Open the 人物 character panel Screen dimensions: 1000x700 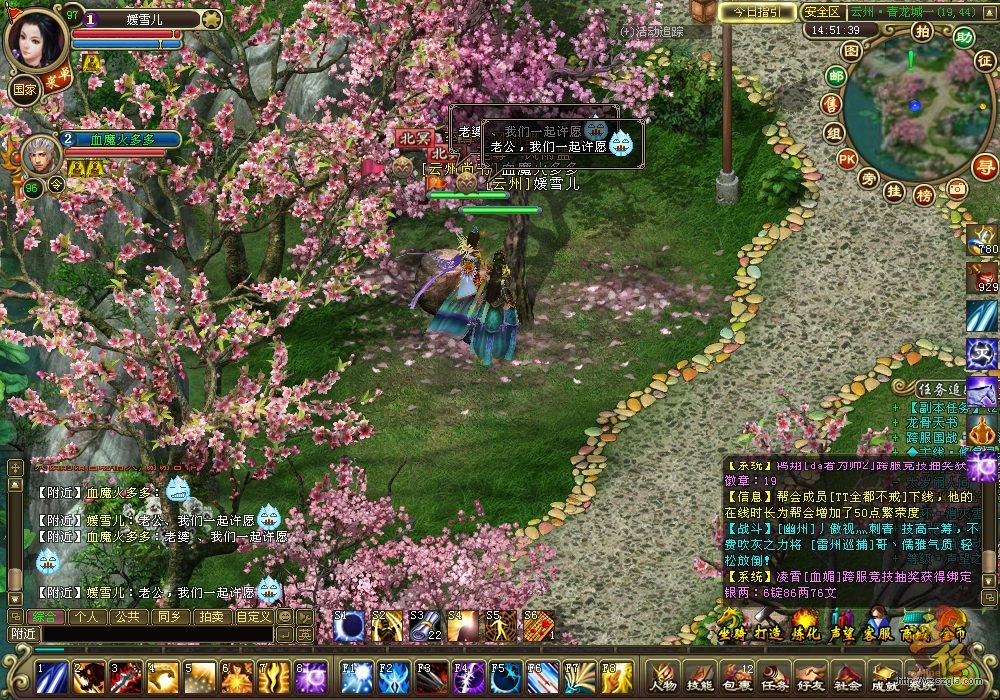coord(663,677)
